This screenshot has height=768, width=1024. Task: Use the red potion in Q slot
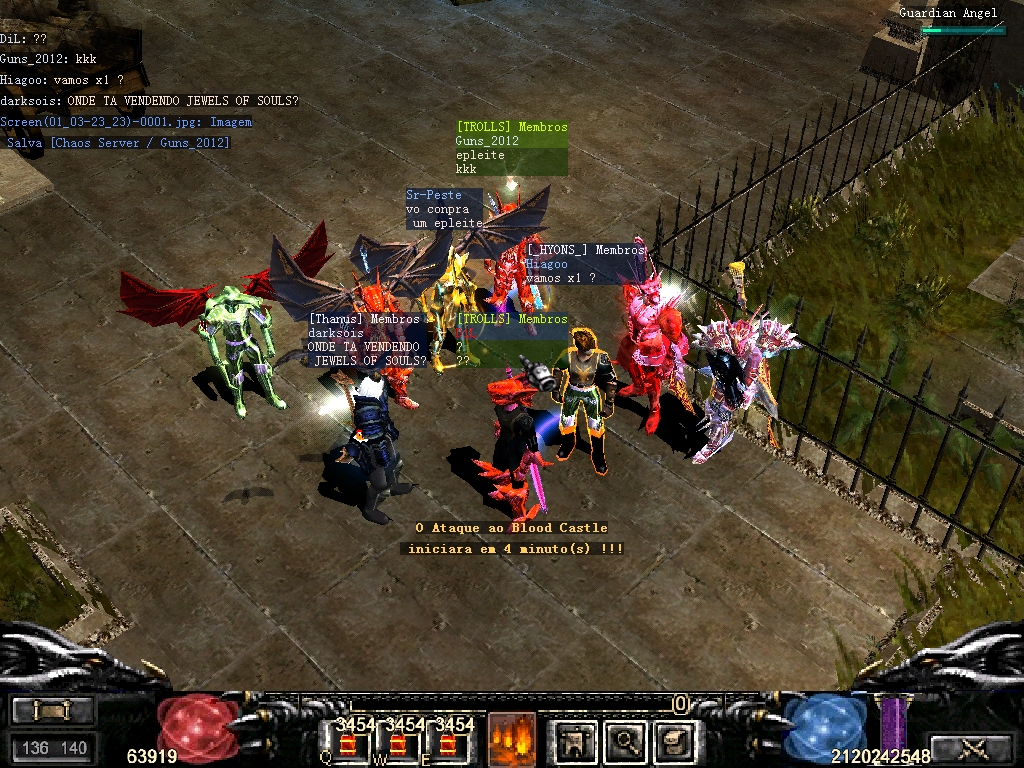point(349,743)
